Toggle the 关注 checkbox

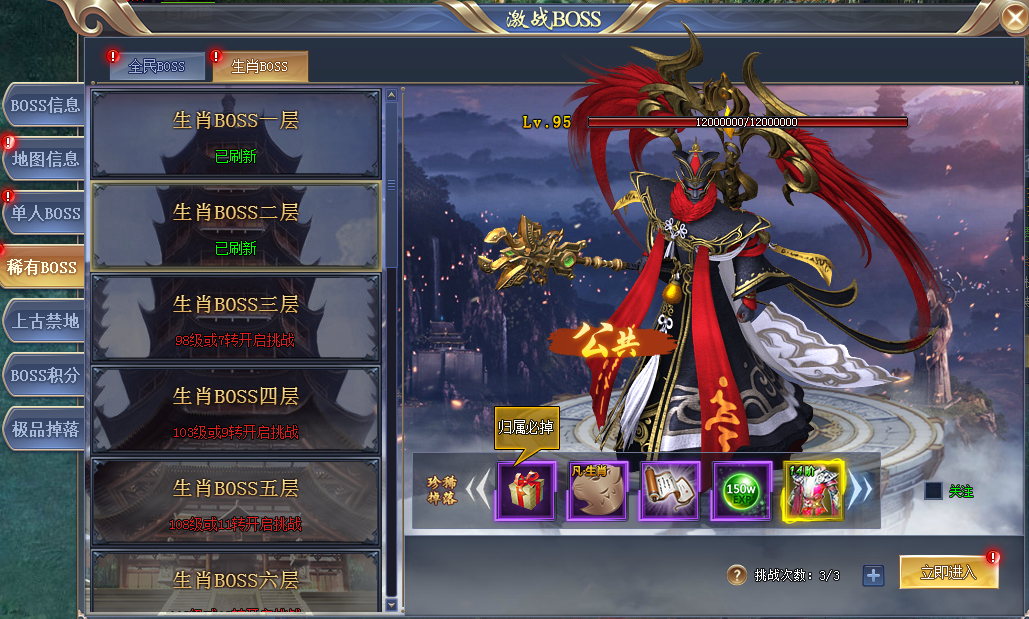[933, 491]
